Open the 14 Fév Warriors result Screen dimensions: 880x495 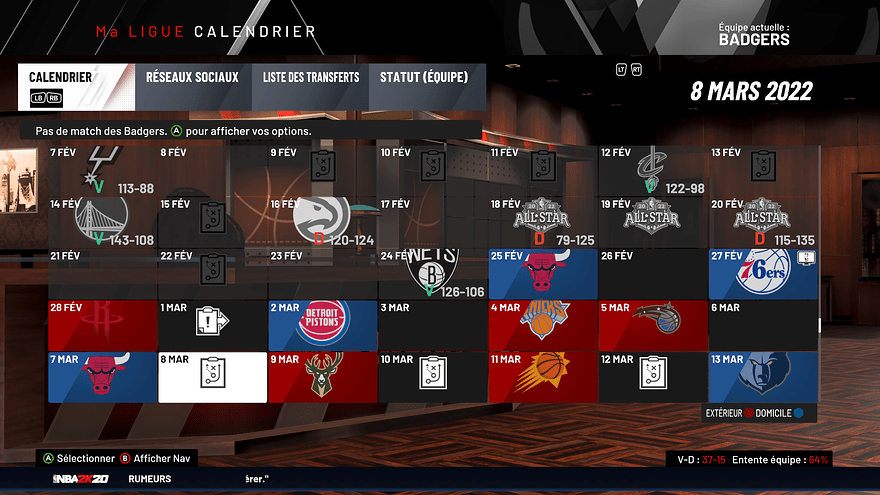[x=102, y=221]
